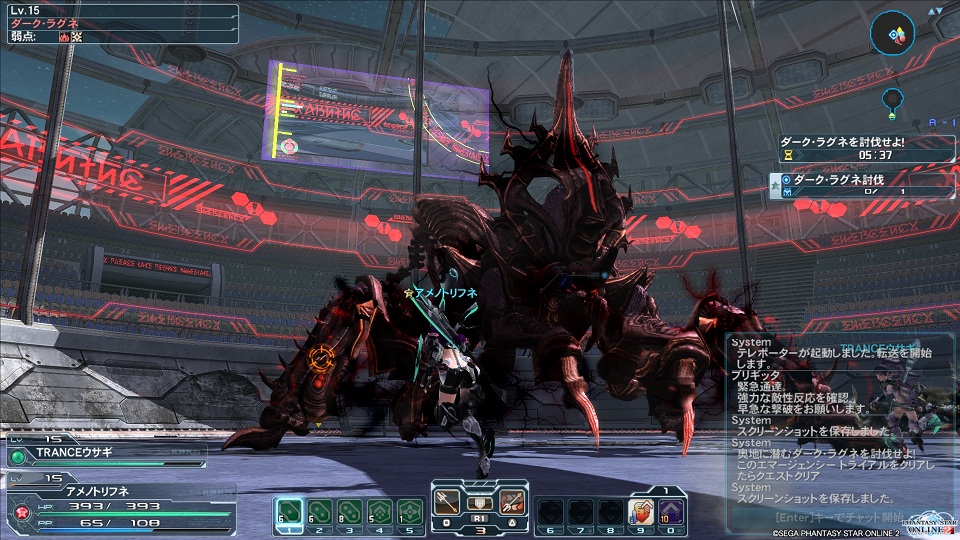Select the highlighted item in hotbar slot 1

click(288, 511)
